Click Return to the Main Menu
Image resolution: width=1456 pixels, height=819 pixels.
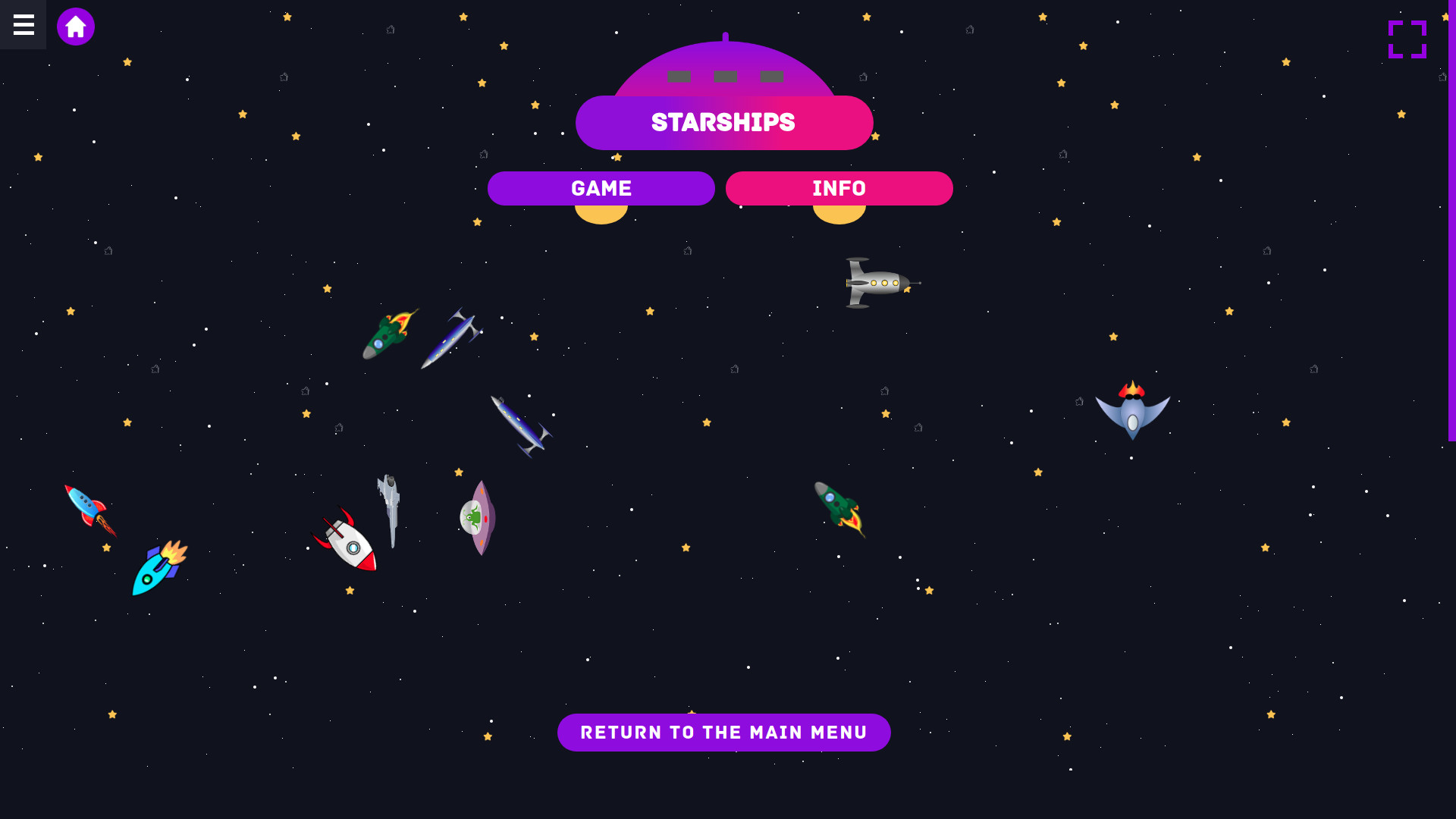point(723,732)
